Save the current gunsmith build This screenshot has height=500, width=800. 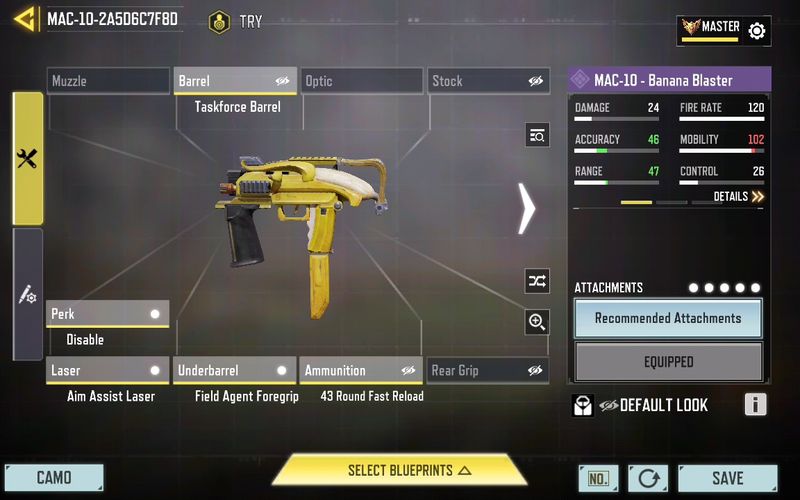click(727, 478)
